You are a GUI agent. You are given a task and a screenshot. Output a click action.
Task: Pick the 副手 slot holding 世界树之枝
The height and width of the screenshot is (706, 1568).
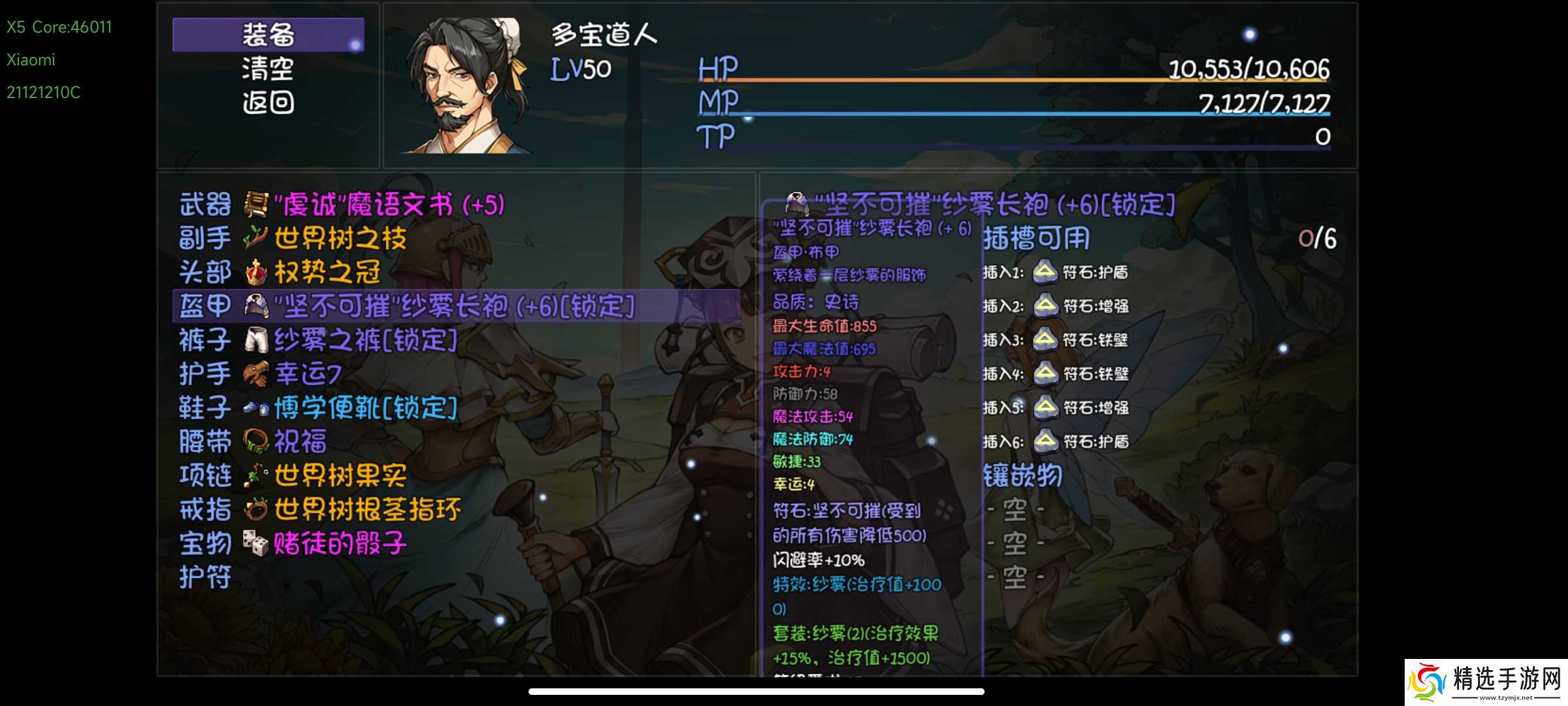click(x=340, y=239)
